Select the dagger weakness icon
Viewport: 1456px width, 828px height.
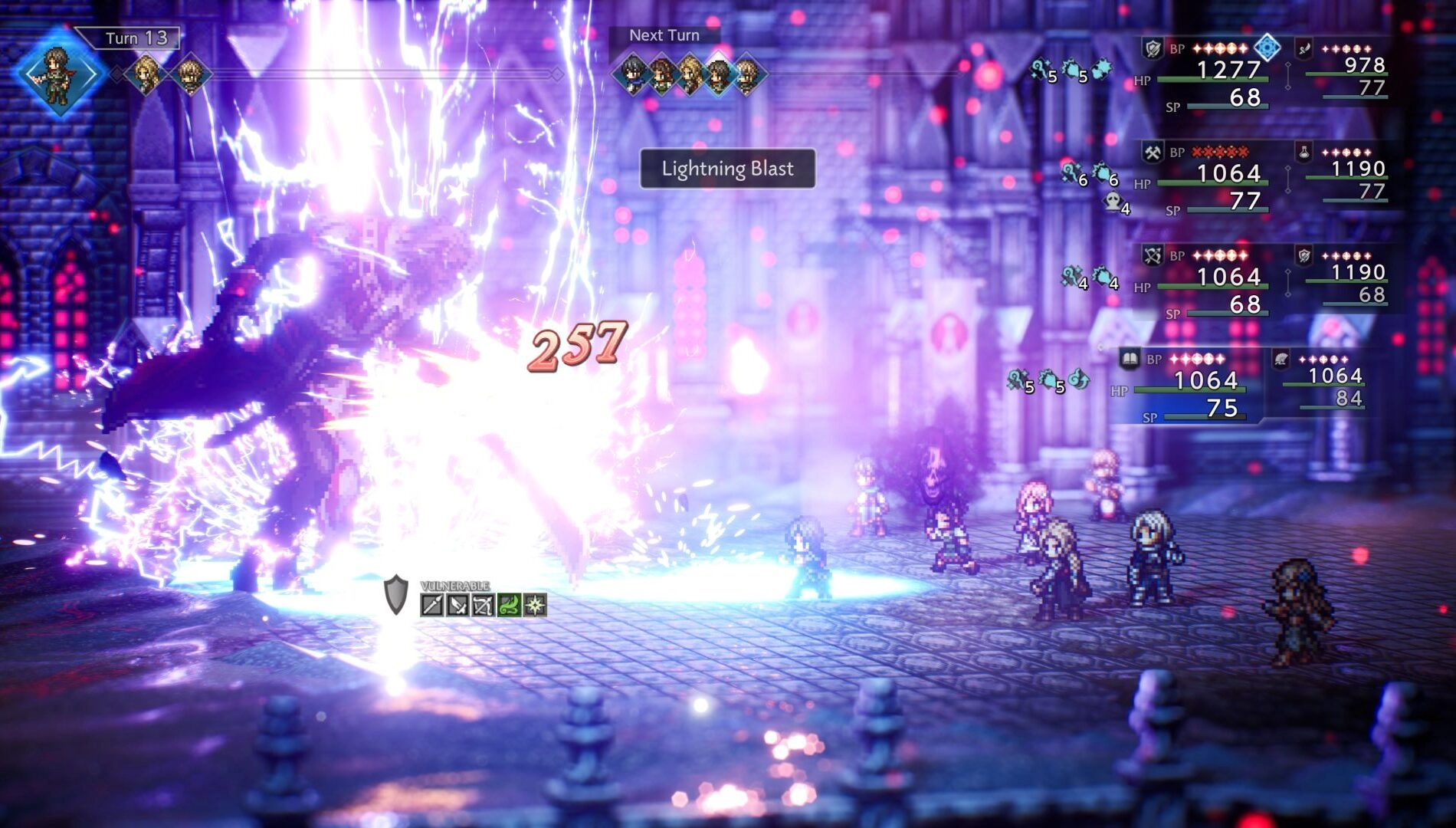coord(457,606)
